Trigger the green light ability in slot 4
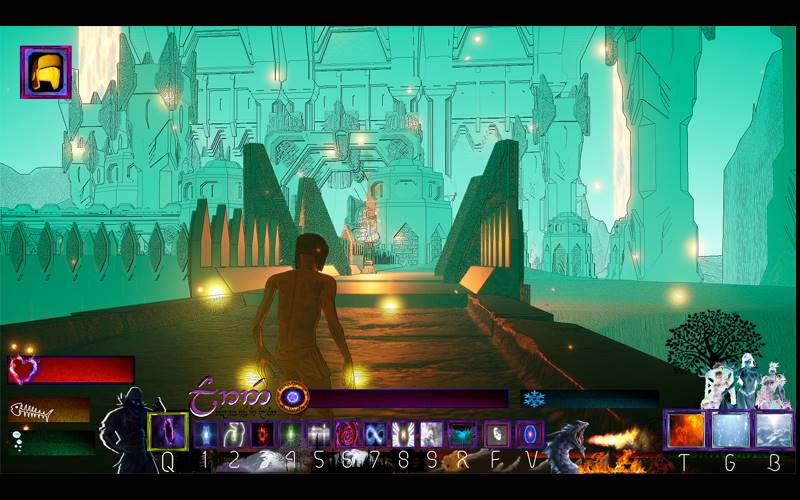 click(290, 434)
